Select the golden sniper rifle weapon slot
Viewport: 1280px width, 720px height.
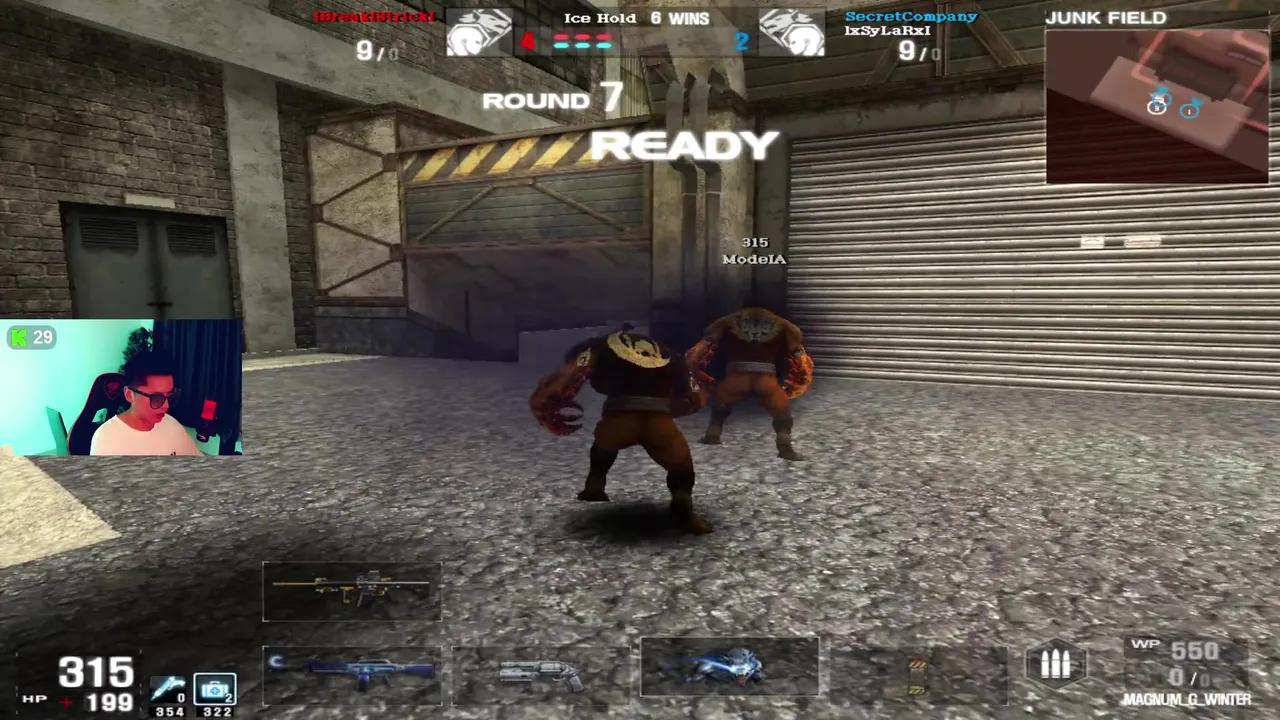tap(352, 592)
